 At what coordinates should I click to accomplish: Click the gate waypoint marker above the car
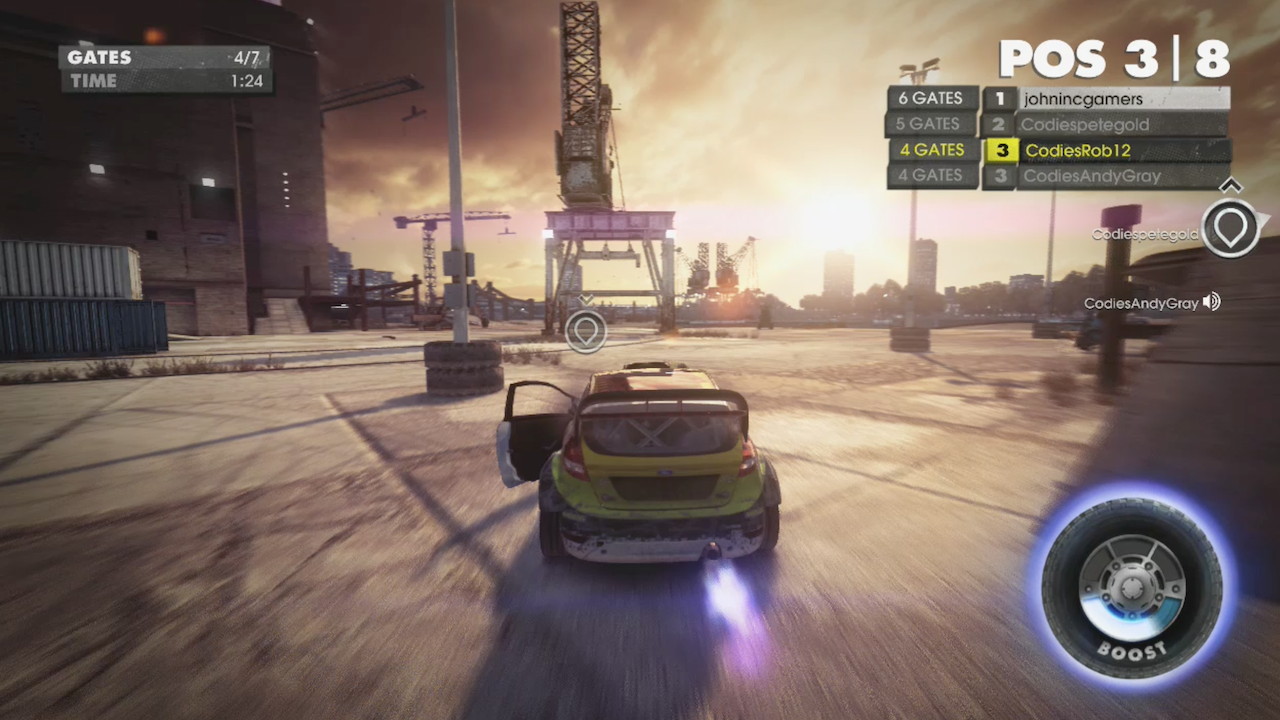coord(585,331)
